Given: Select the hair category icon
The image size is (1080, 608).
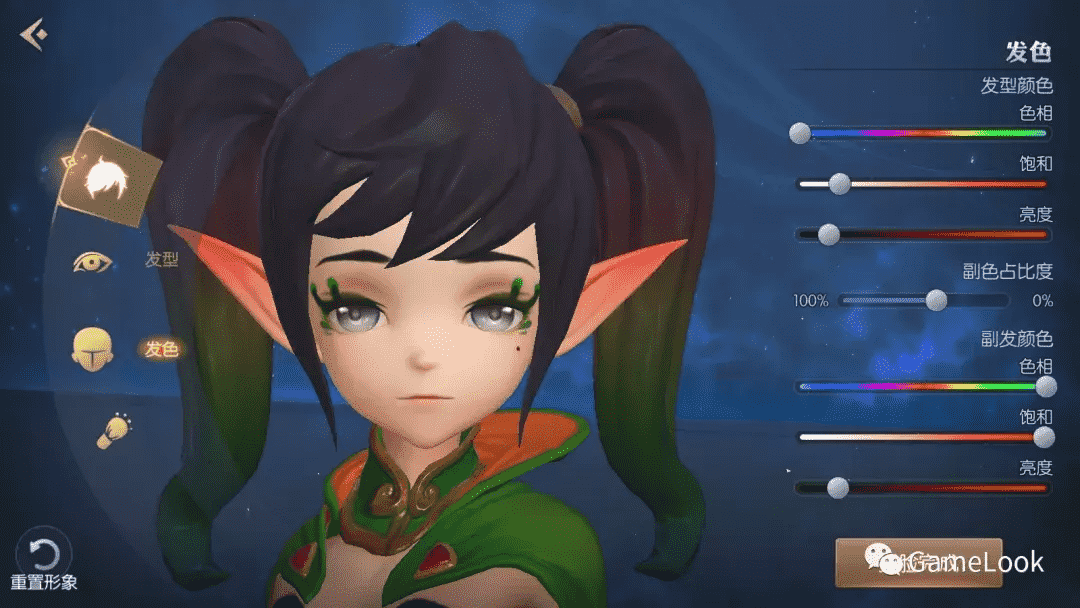Looking at the screenshot, I should pyautogui.click(x=107, y=177).
